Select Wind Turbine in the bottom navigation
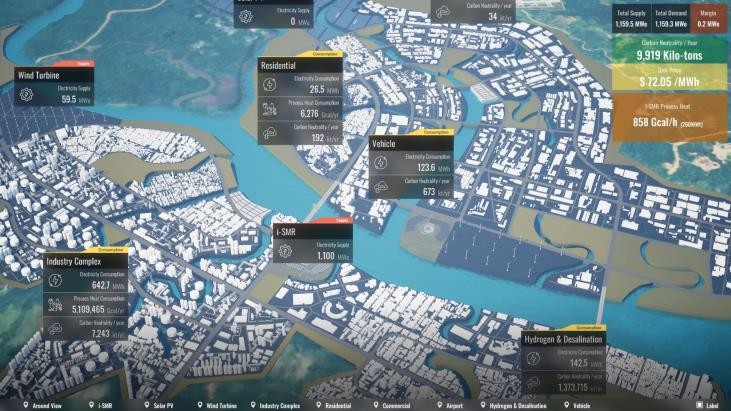This screenshot has width=731, height=411. click(221, 406)
